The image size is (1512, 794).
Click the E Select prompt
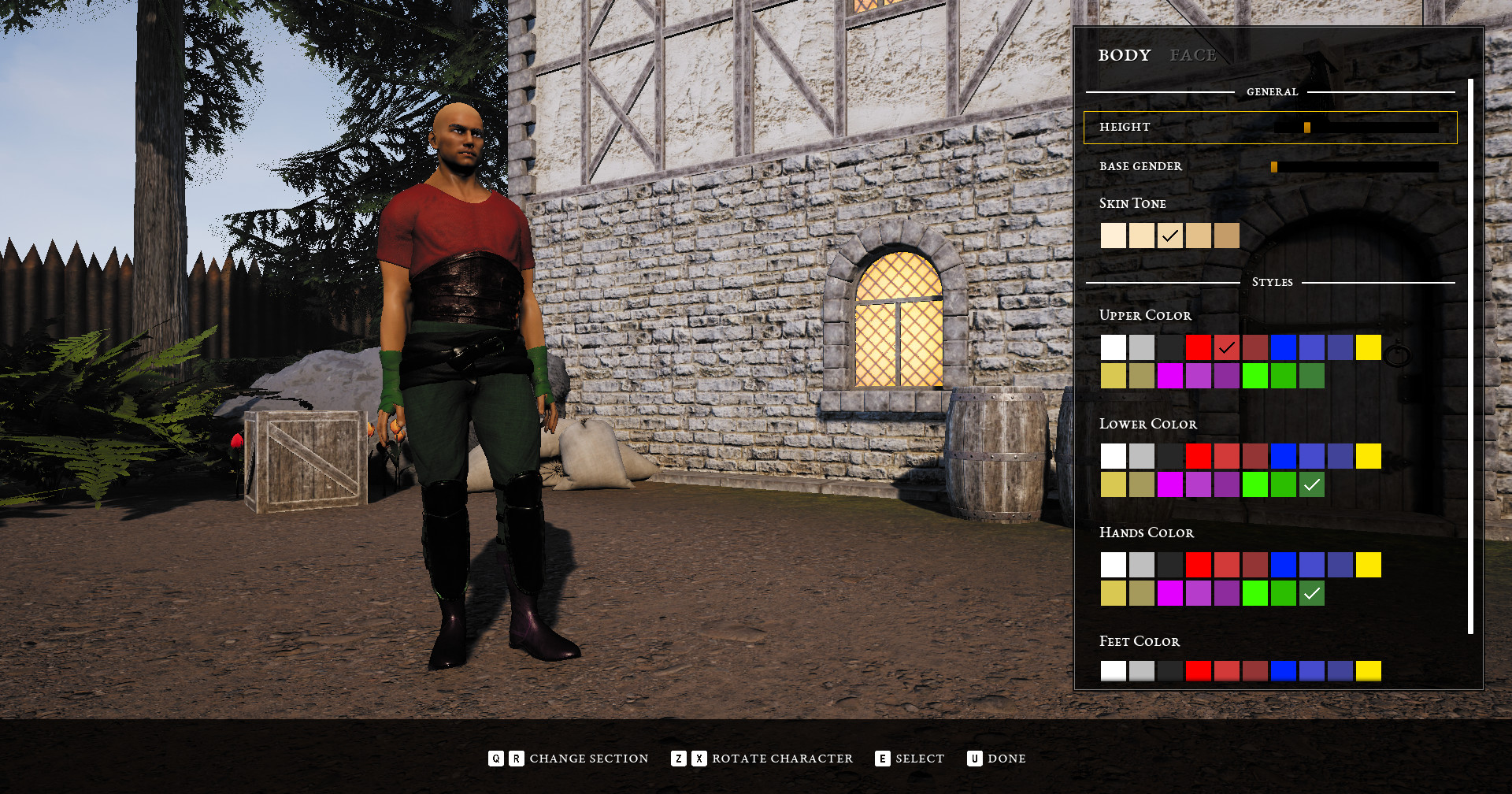point(910,759)
